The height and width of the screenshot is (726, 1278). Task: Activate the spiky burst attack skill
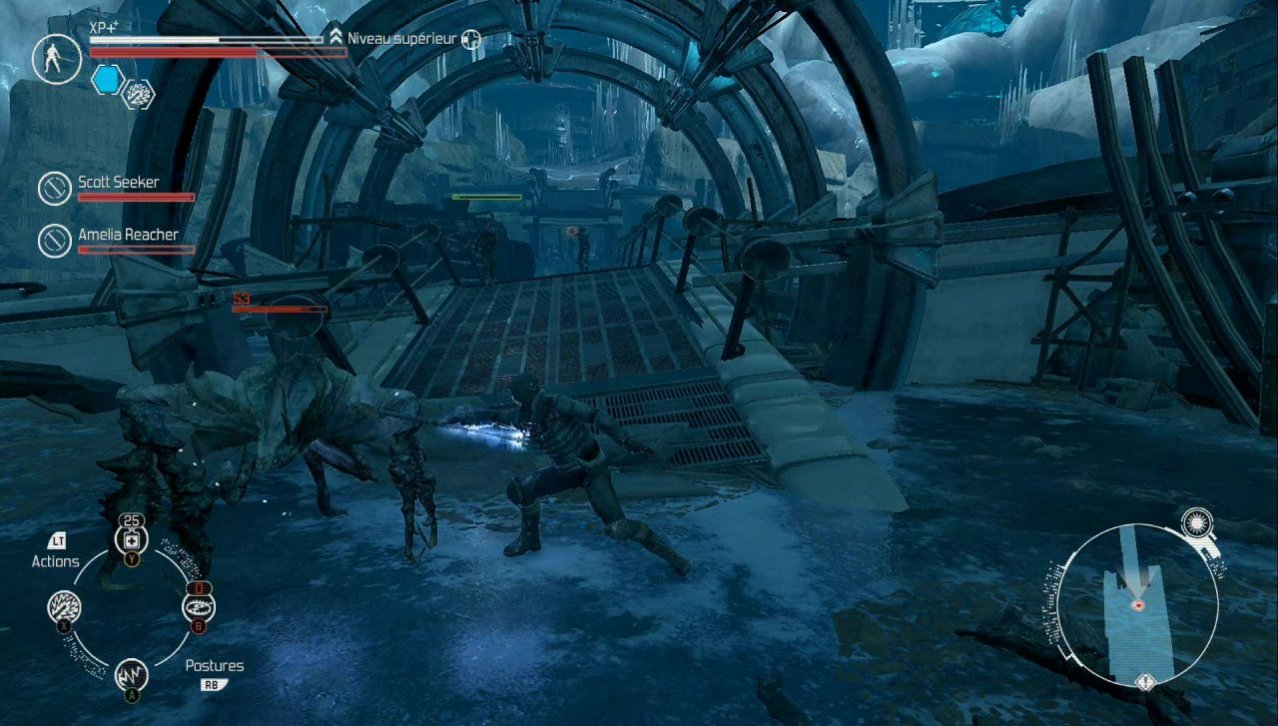(65, 607)
